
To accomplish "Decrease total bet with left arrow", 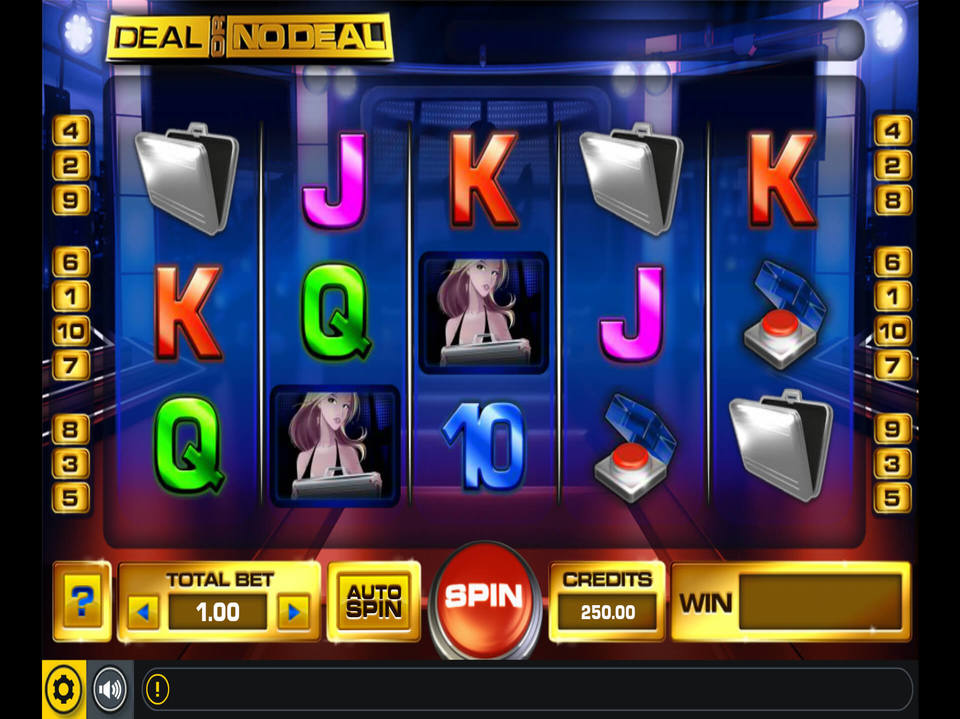I will [143, 611].
